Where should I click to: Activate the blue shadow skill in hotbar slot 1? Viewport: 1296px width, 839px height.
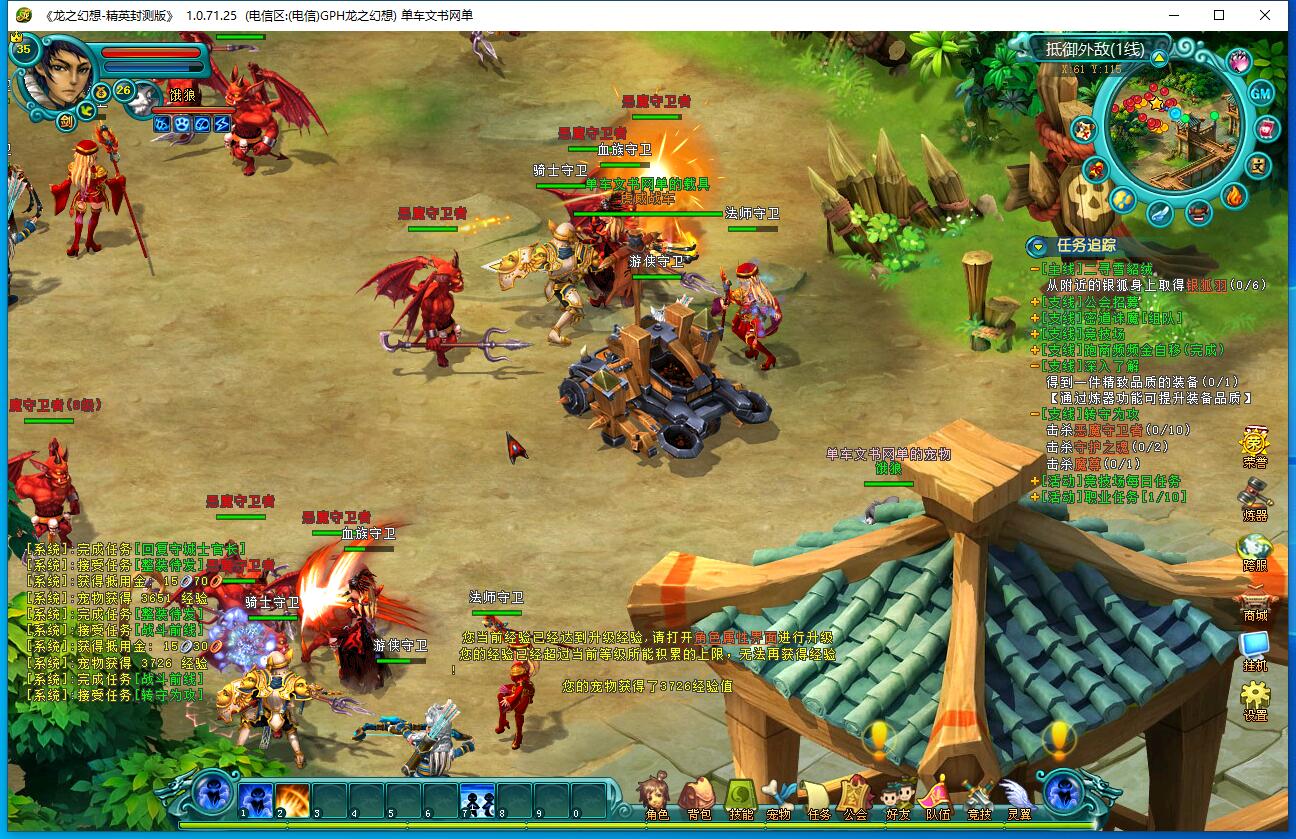click(255, 799)
